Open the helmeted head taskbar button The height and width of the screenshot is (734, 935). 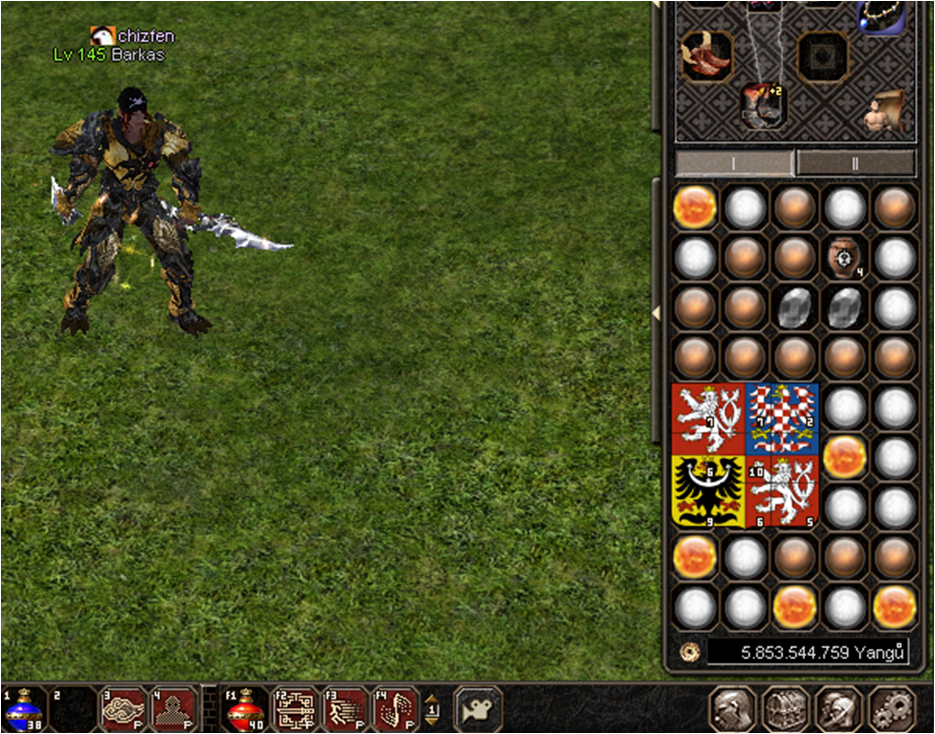click(838, 709)
